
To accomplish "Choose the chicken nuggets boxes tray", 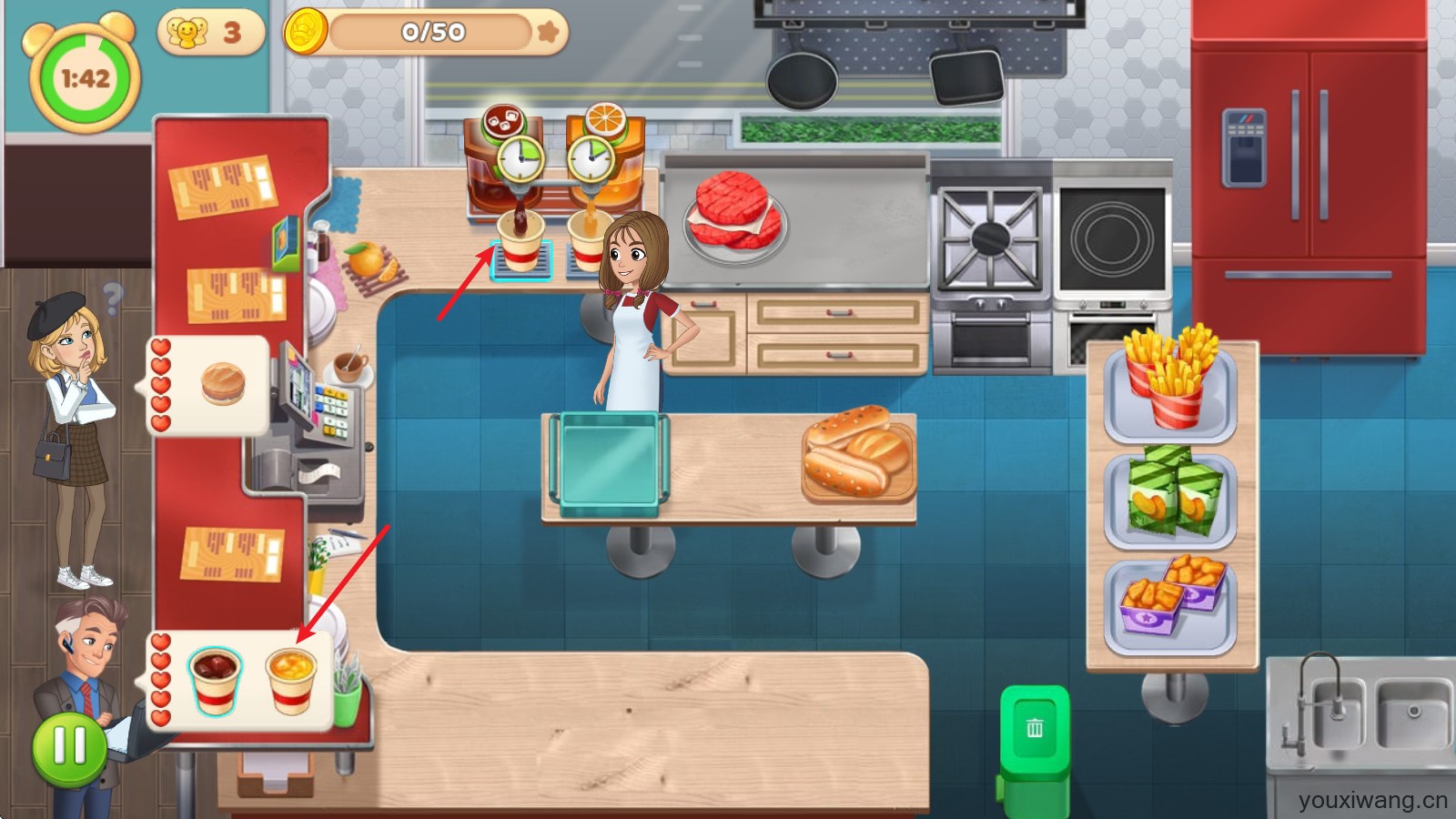I will click(x=1170, y=602).
